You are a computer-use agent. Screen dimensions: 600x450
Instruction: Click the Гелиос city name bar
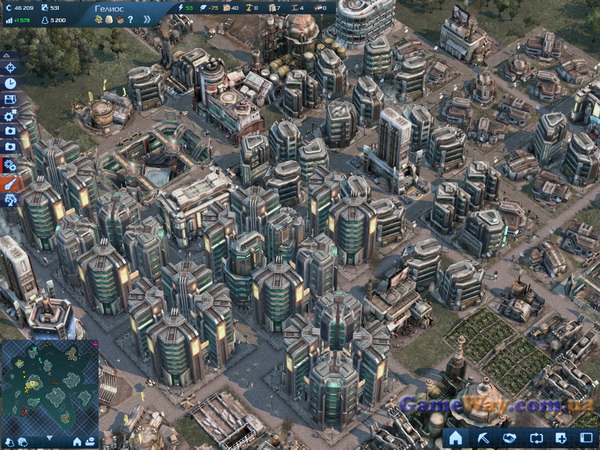point(112,7)
